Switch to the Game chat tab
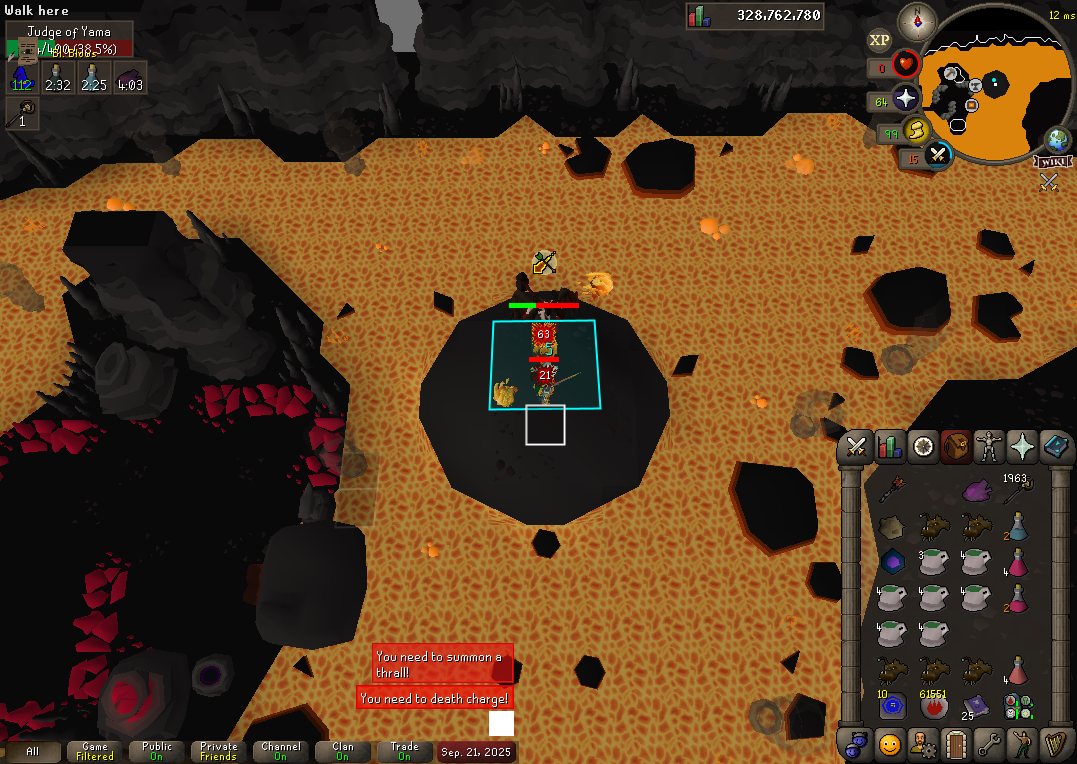Image resolution: width=1077 pixels, height=764 pixels. coord(95,751)
